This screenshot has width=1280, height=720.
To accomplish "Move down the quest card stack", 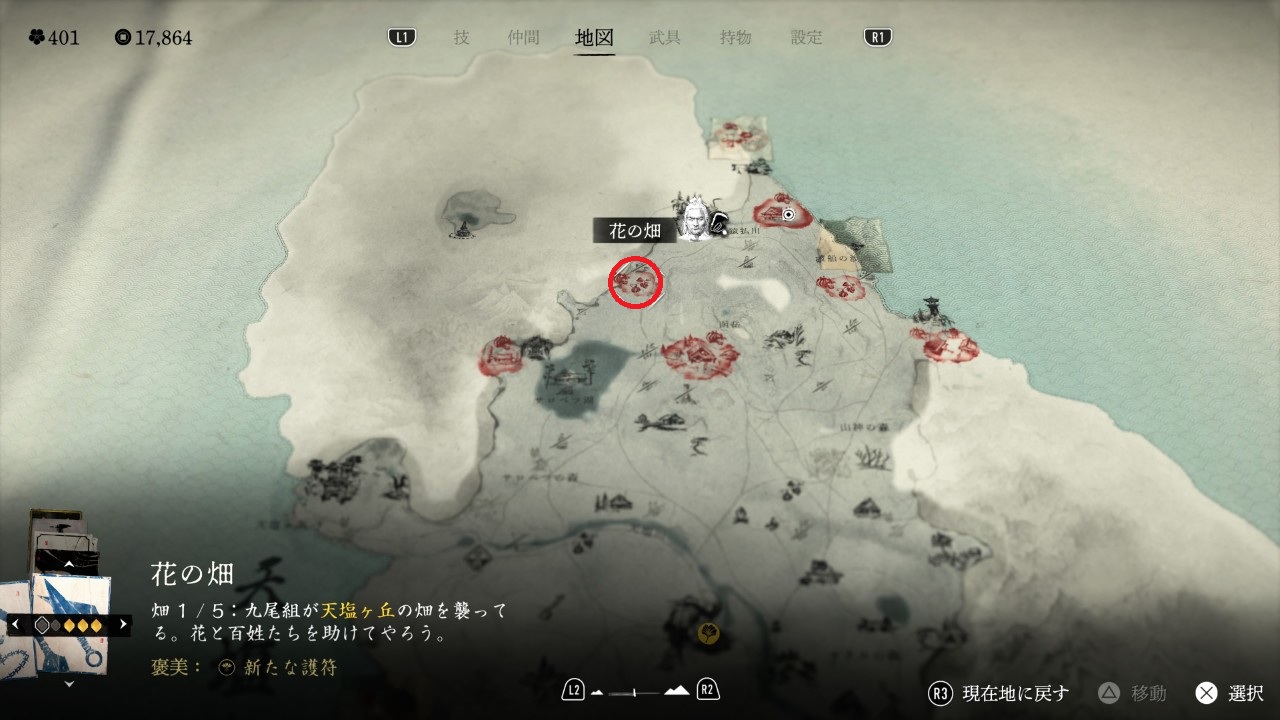I will point(69,684).
